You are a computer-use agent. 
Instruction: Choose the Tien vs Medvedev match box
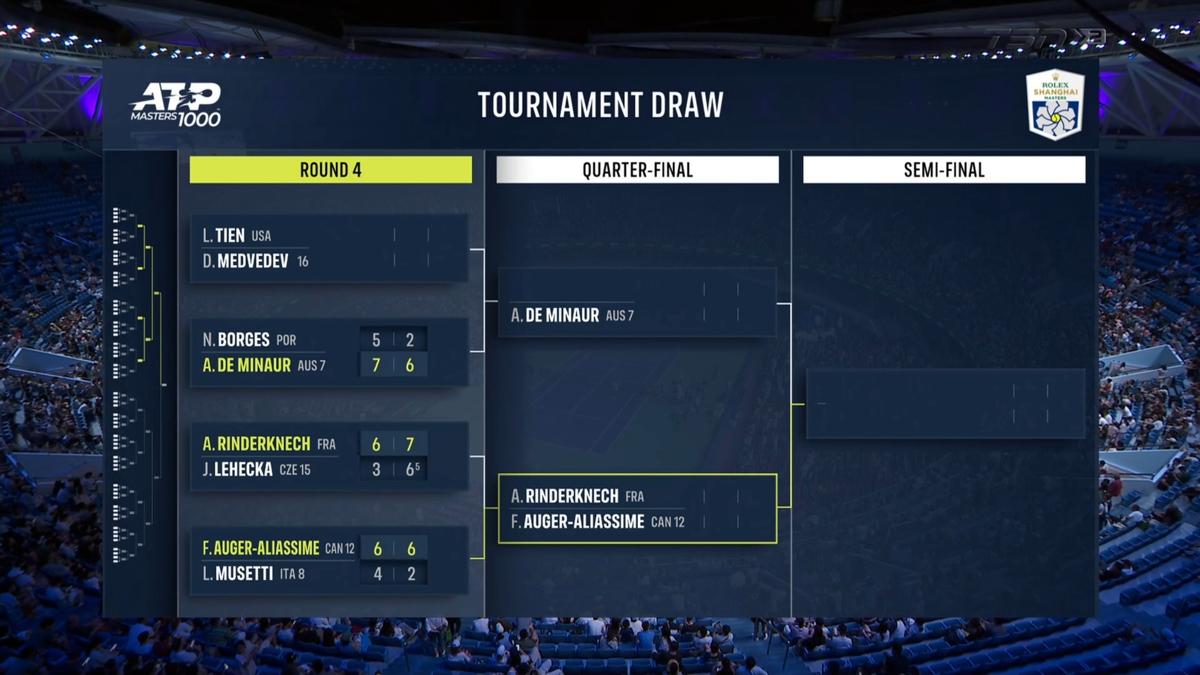pyautogui.click(x=329, y=248)
